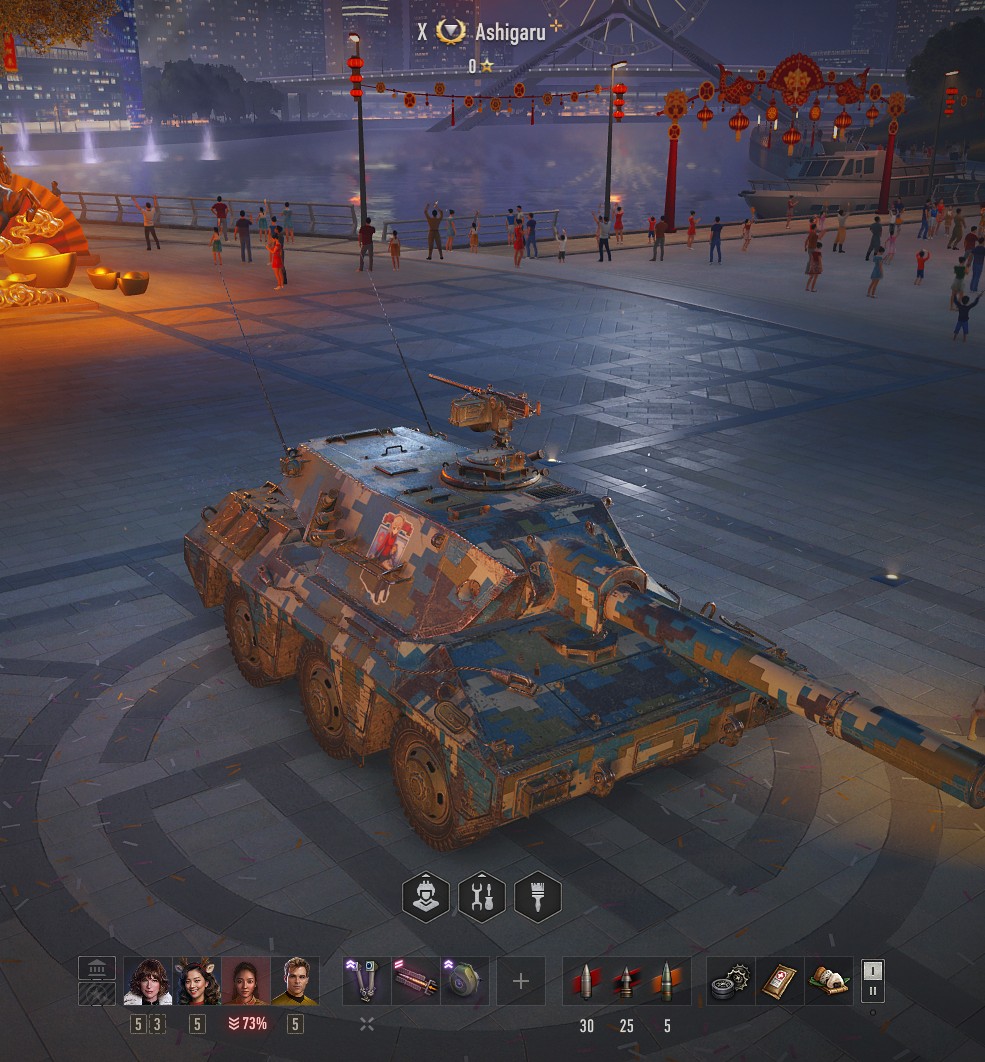Select the crew member in the yellow uniform
985x1062 pixels.
(x=295, y=981)
